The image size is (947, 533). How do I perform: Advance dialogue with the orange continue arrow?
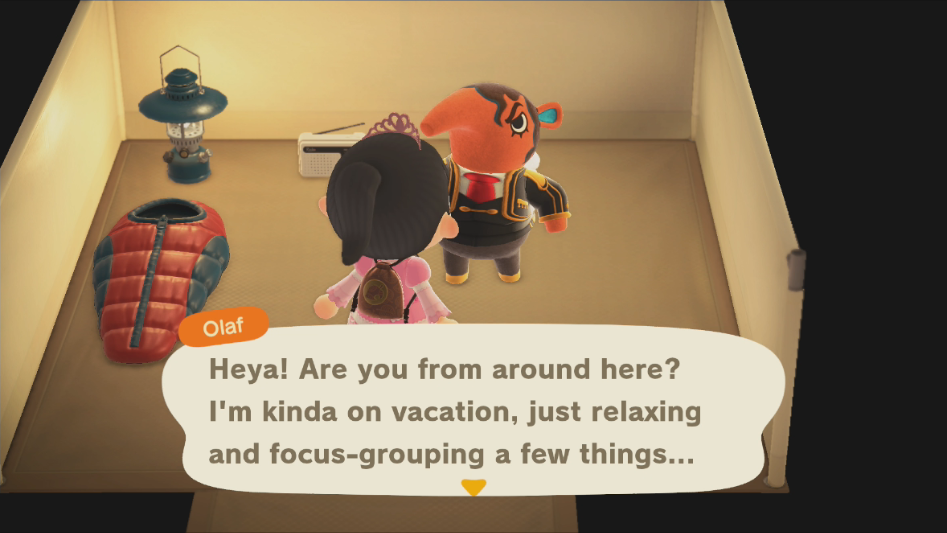point(473,487)
